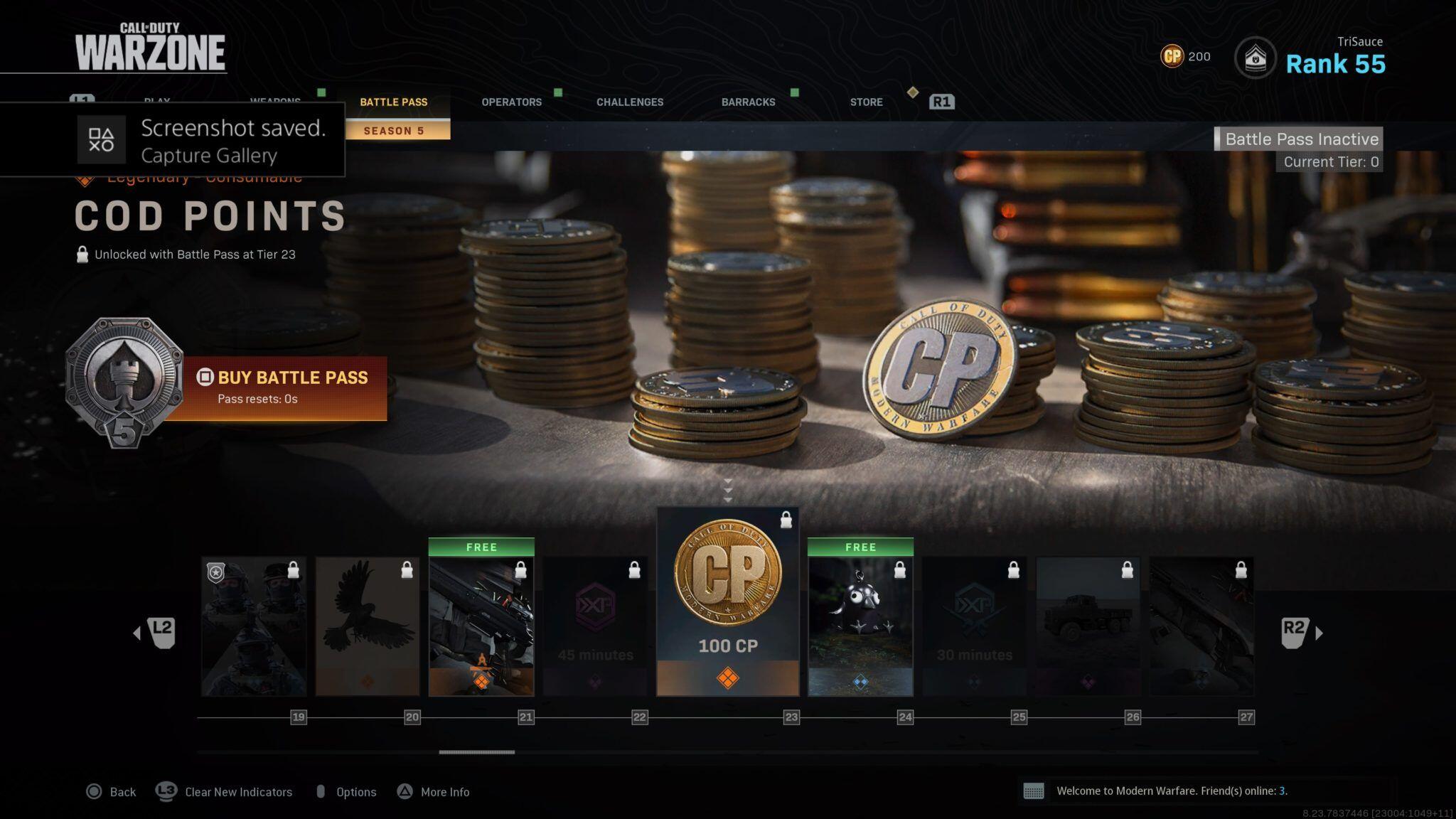Open the Battle Pass tab
Screen dimensions: 1456x819
[x=393, y=102]
